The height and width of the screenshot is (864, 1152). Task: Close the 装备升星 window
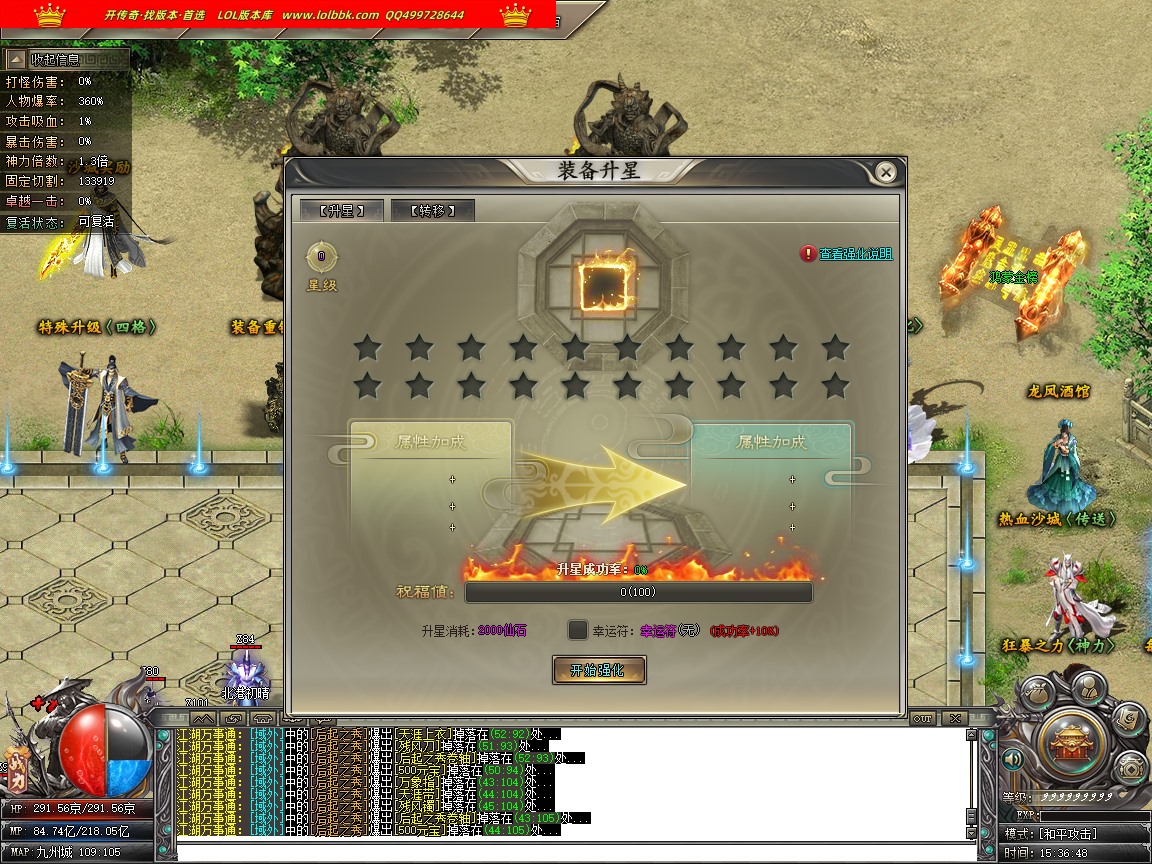click(885, 173)
